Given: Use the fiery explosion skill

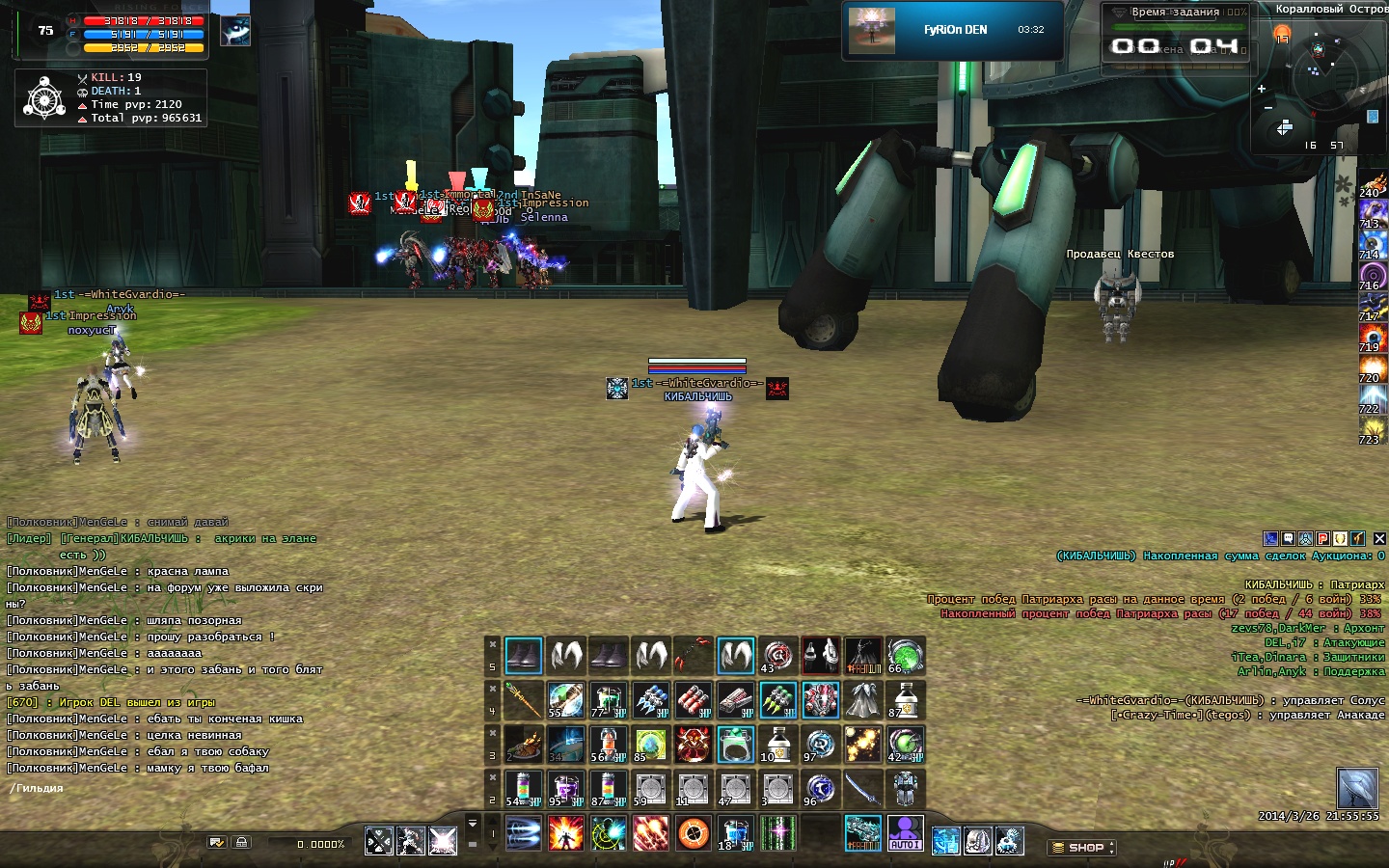Looking at the screenshot, I should click(565, 833).
